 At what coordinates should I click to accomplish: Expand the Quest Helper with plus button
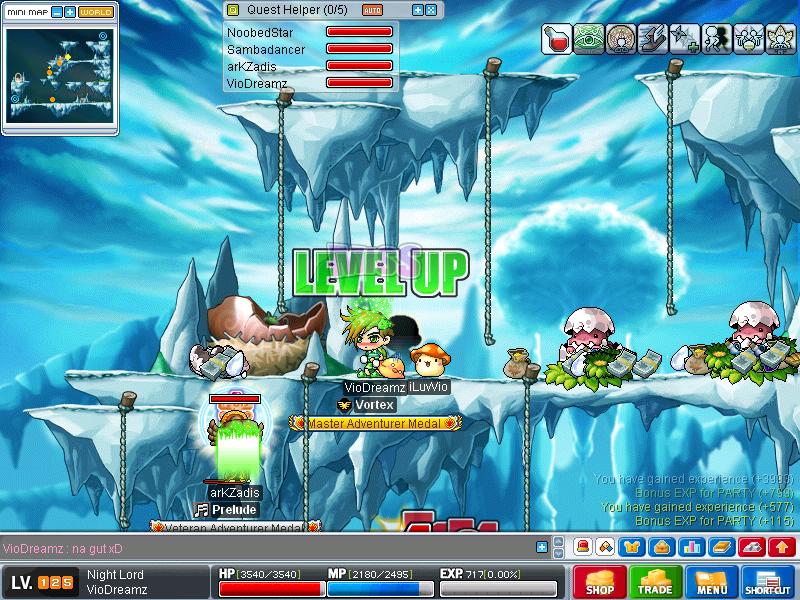tap(418, 10)
